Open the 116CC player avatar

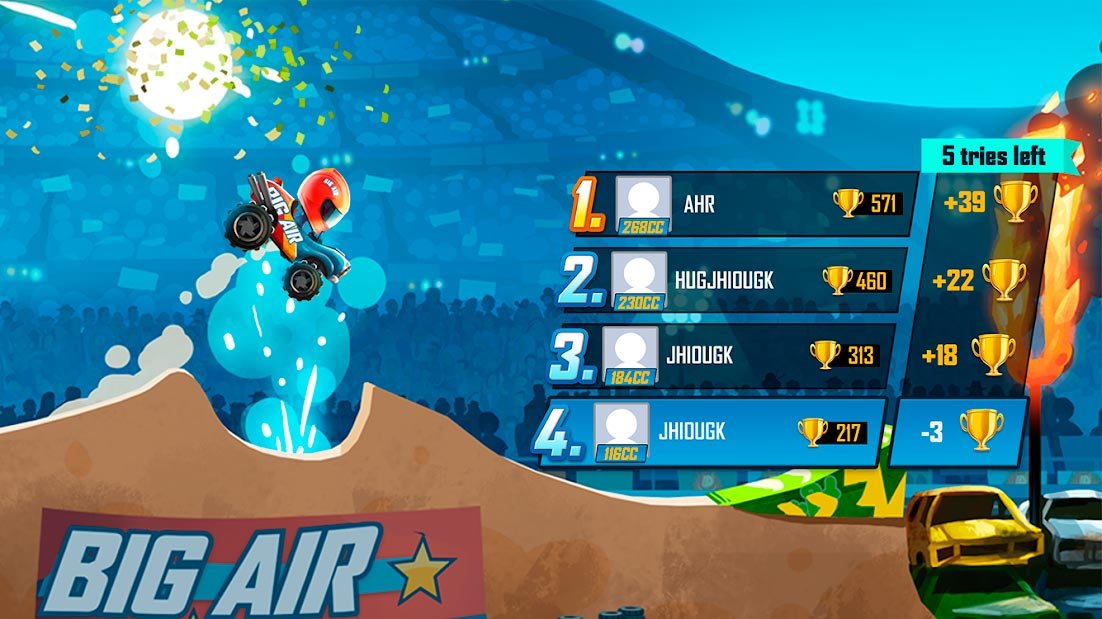click(621, 432)
